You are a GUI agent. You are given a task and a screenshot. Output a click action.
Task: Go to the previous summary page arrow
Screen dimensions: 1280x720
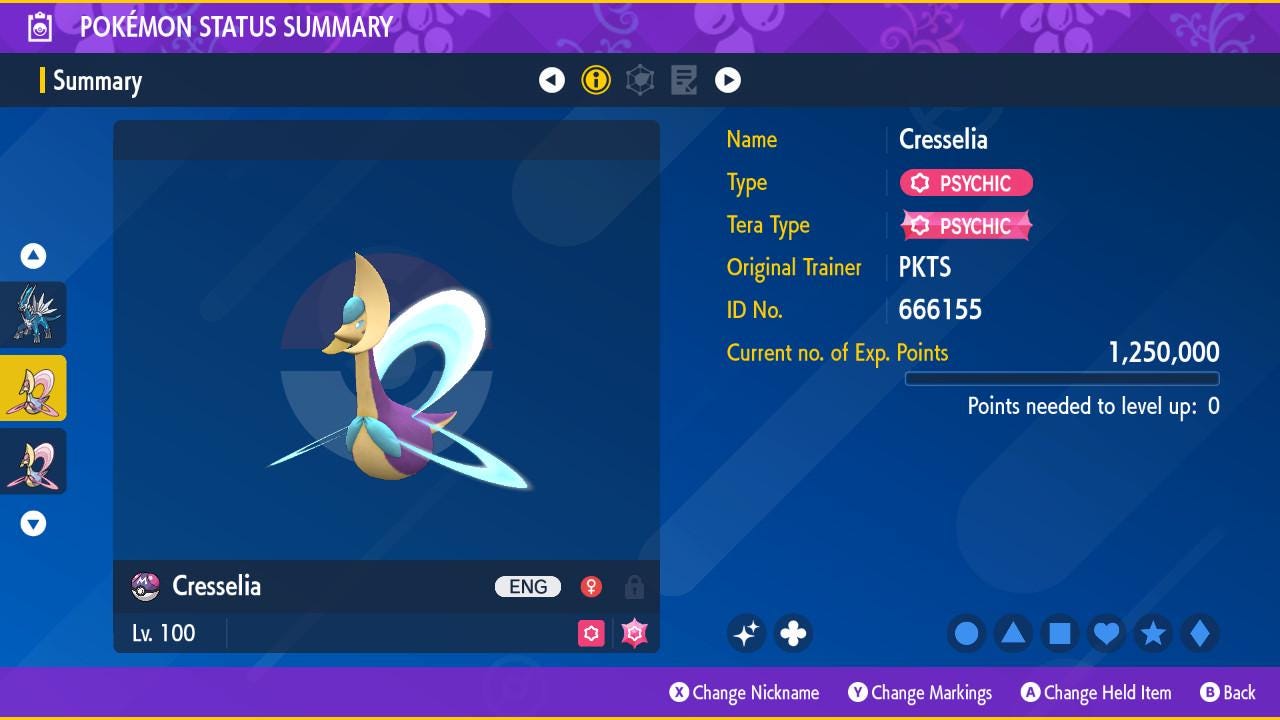(x=552, y=80)
